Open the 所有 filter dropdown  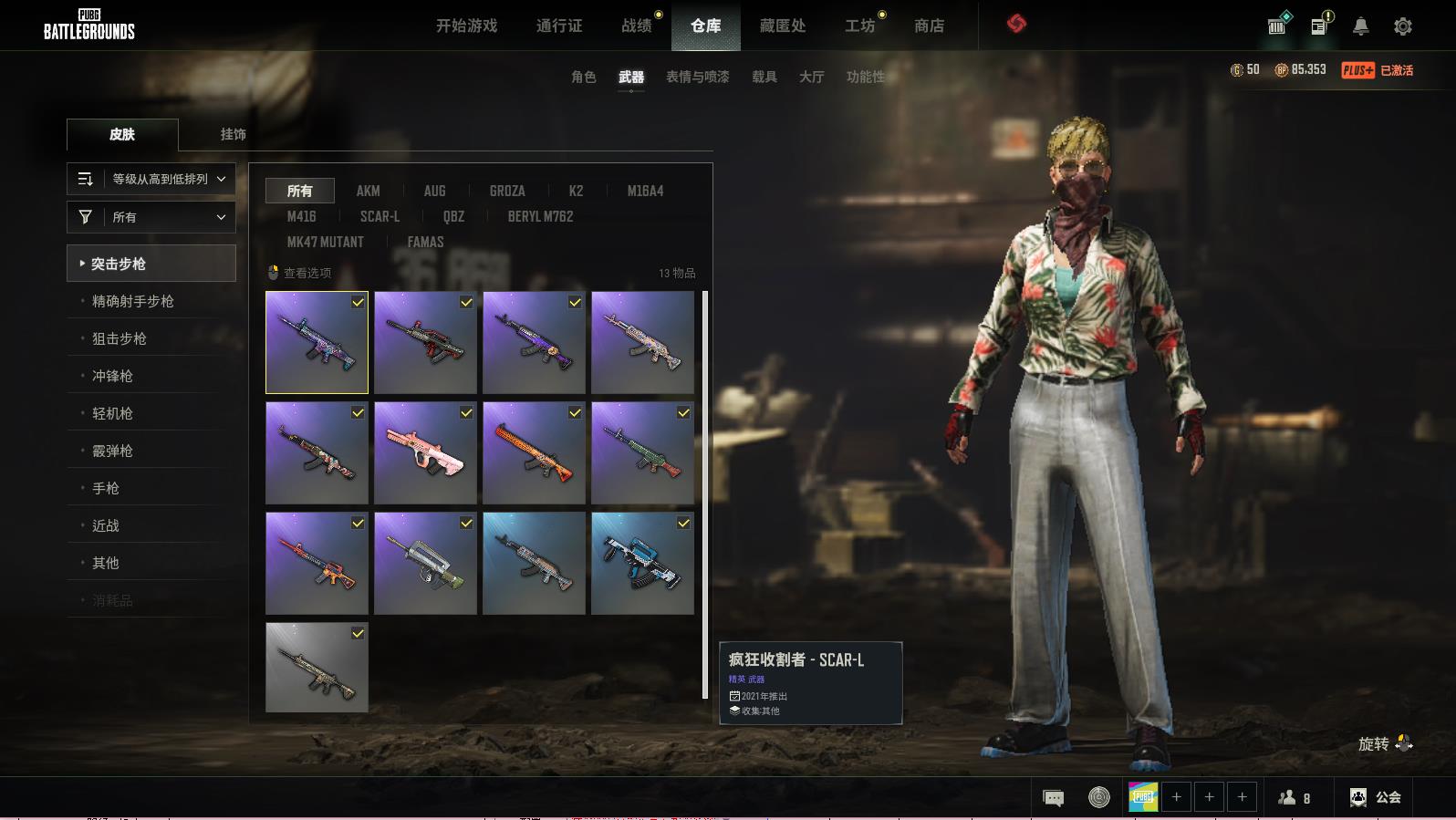tap(151, 217)
